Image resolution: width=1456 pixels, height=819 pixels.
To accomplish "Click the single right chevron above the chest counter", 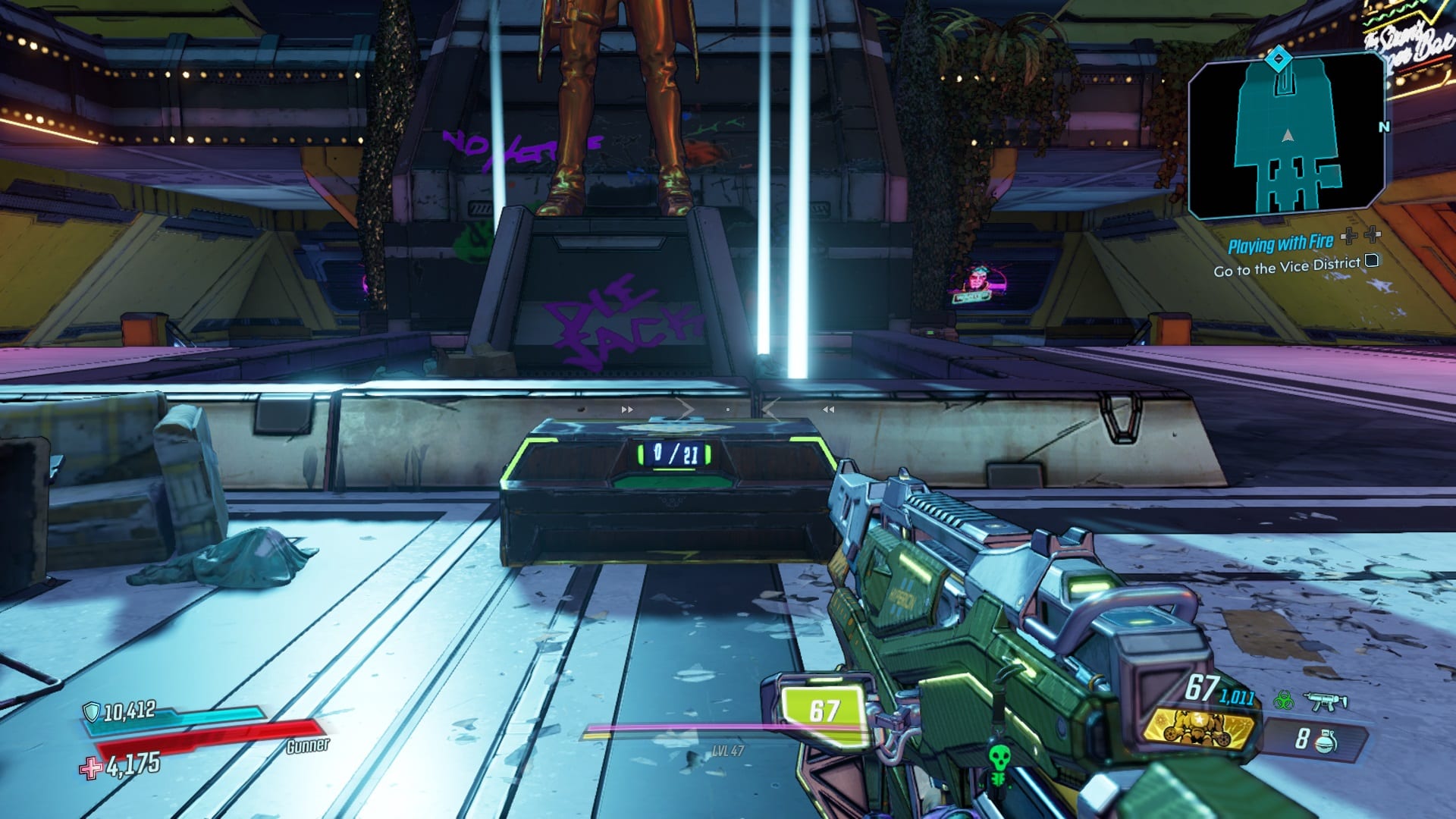I will 688,408.
